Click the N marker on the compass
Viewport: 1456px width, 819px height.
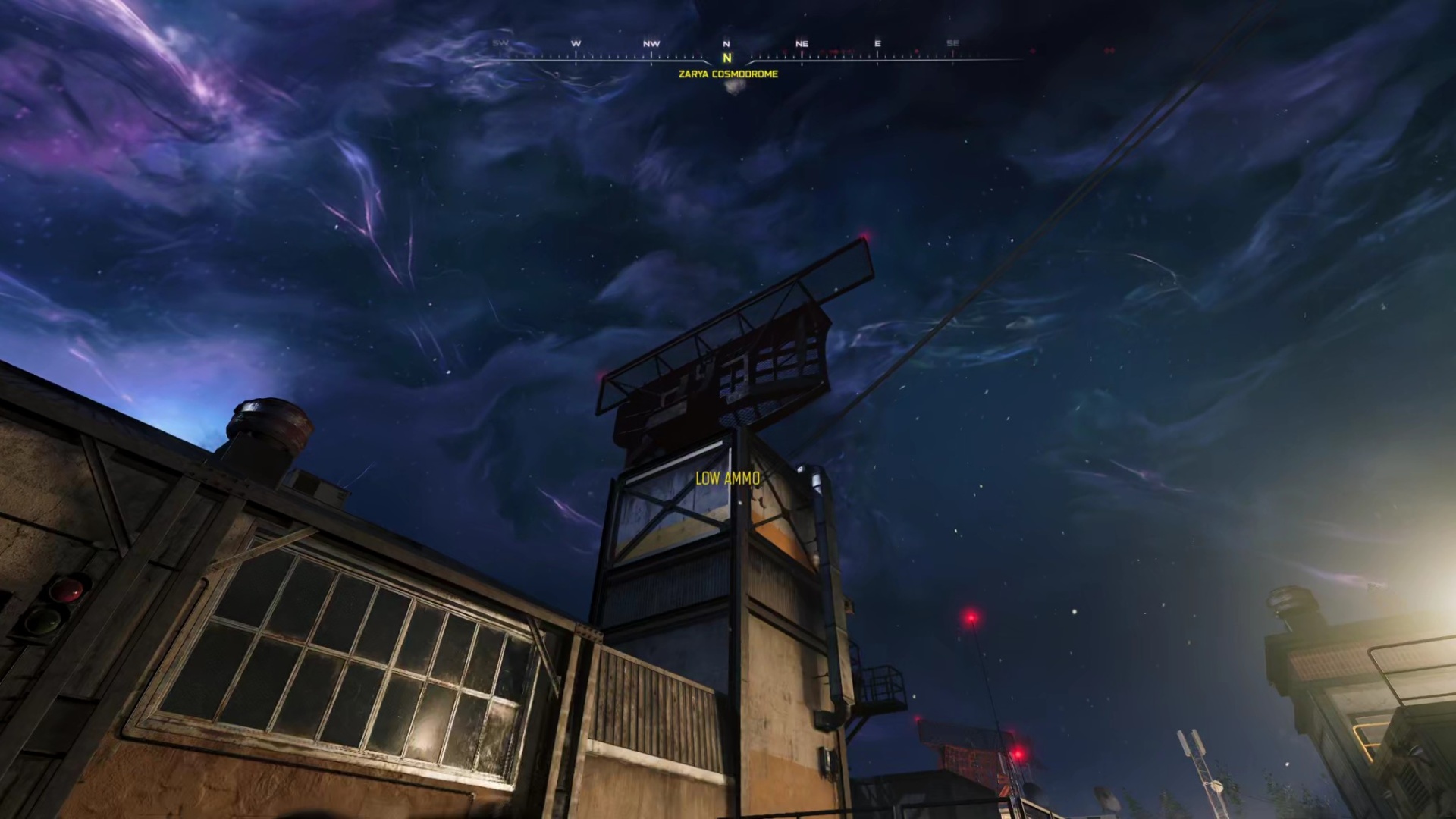click(x=726, y=43)
